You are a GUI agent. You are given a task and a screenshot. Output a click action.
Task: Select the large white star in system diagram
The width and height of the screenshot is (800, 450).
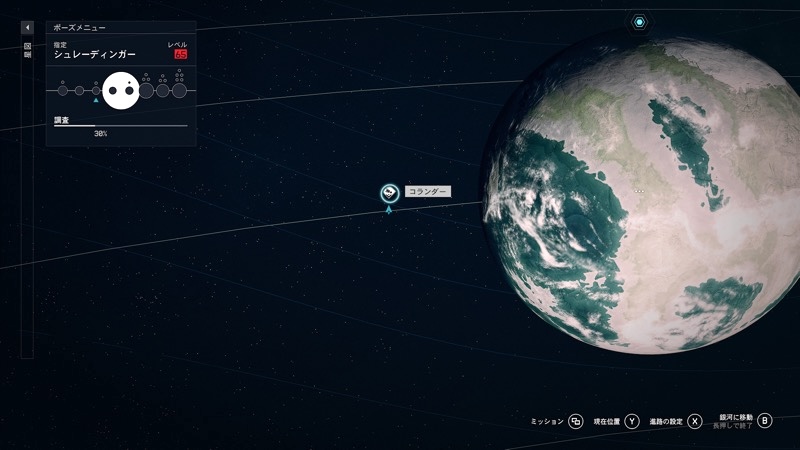[120, 91]
